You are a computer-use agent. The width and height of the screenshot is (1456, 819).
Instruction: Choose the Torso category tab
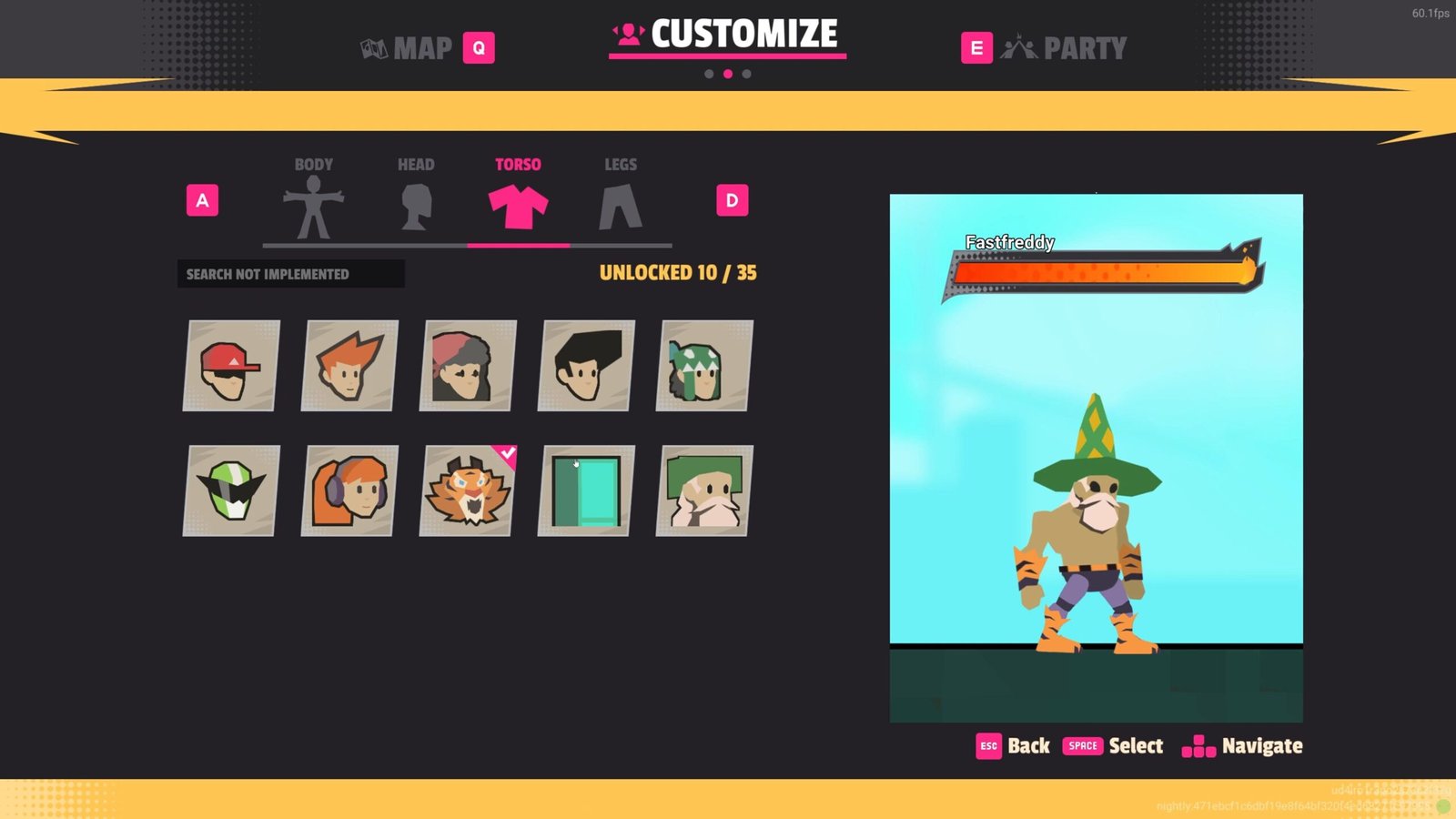[x=518, y=200]
